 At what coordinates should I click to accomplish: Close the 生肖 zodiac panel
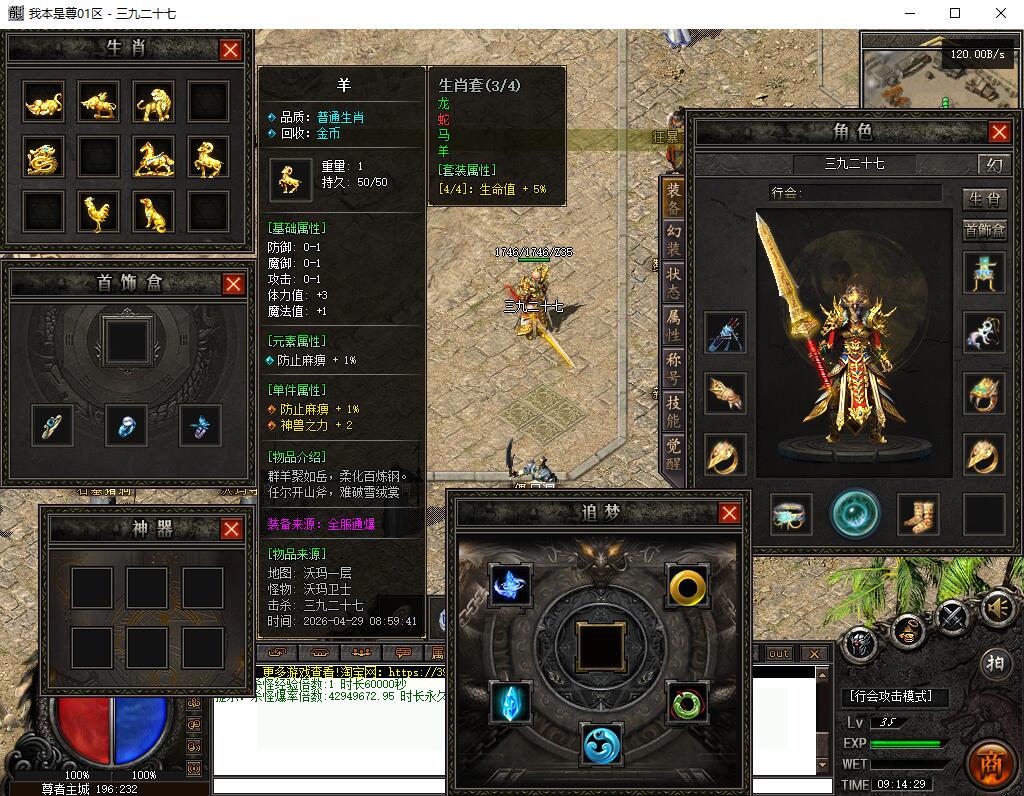[x=230, y=50]
